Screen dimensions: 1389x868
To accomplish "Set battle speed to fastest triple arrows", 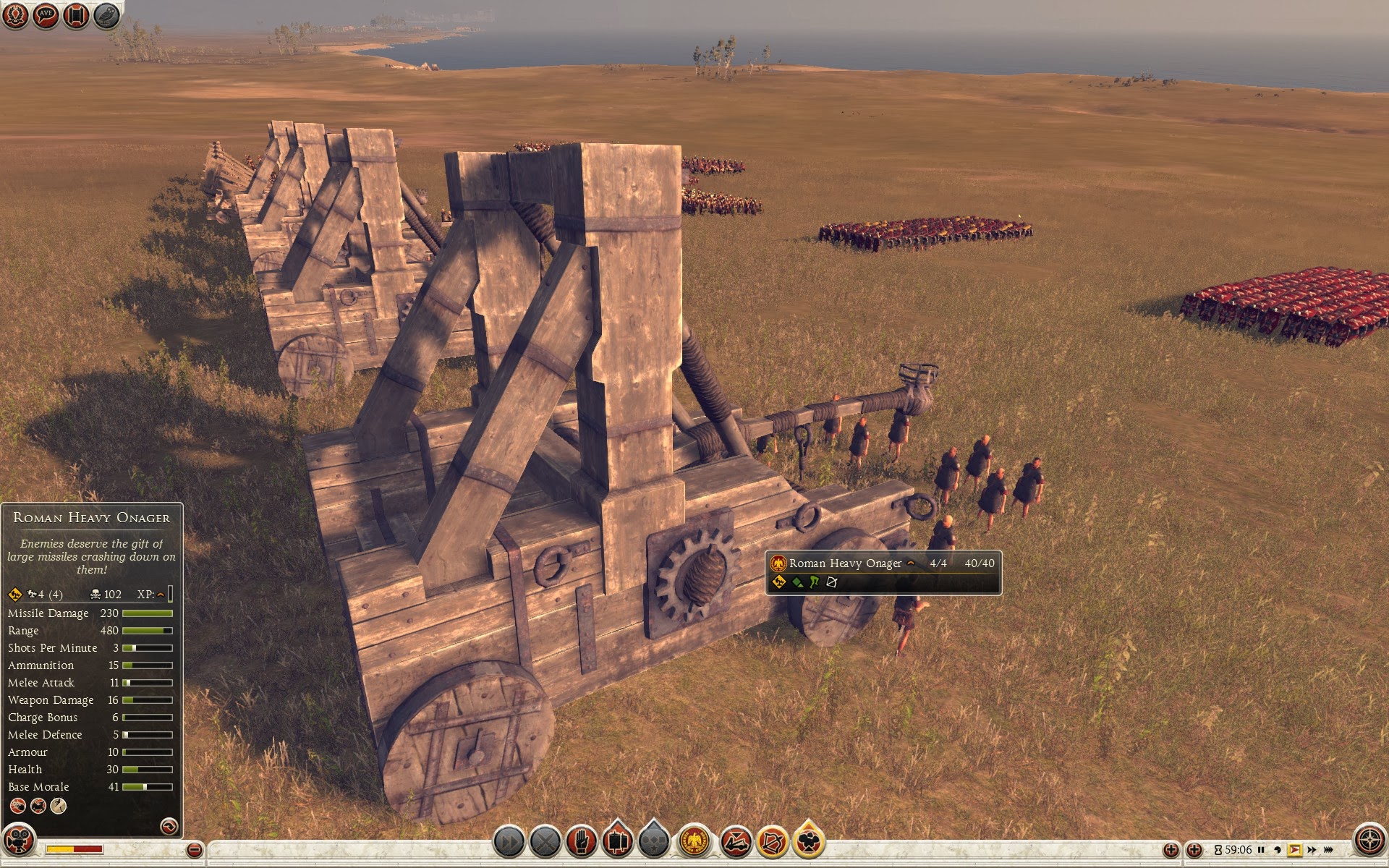I will [x=1330, y=850].
